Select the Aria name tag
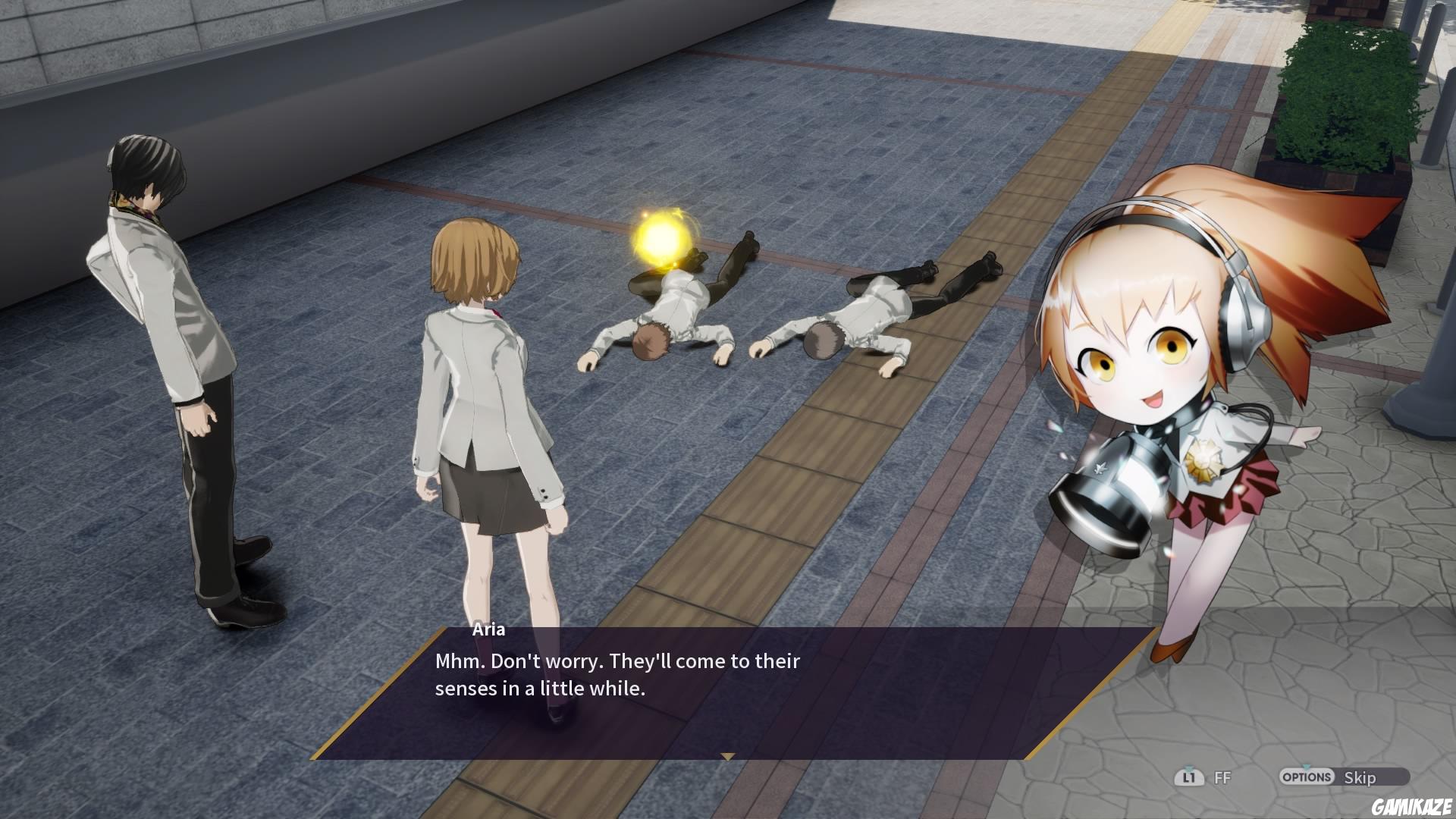1456x819 pixels. click(488, 629)
